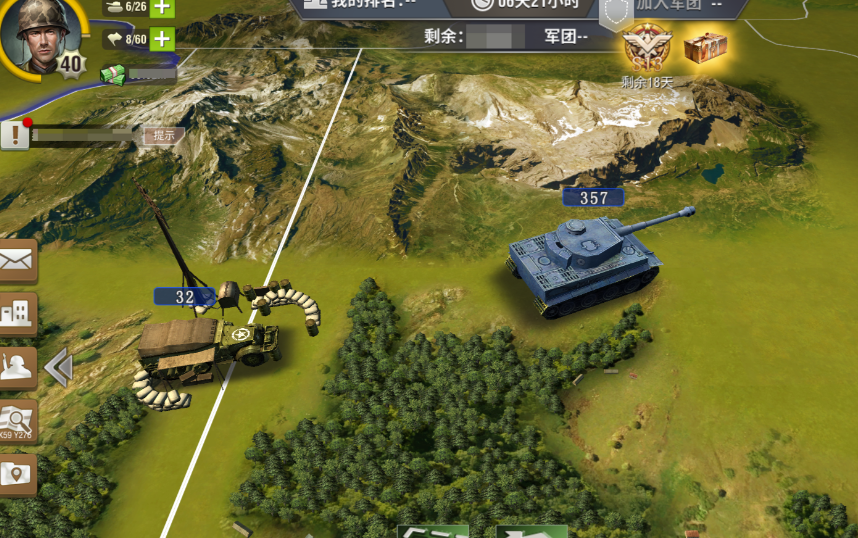Open the 我的排名 ranking panel
This screenshot has height=538, width=858.
click(x=358, y=5)
